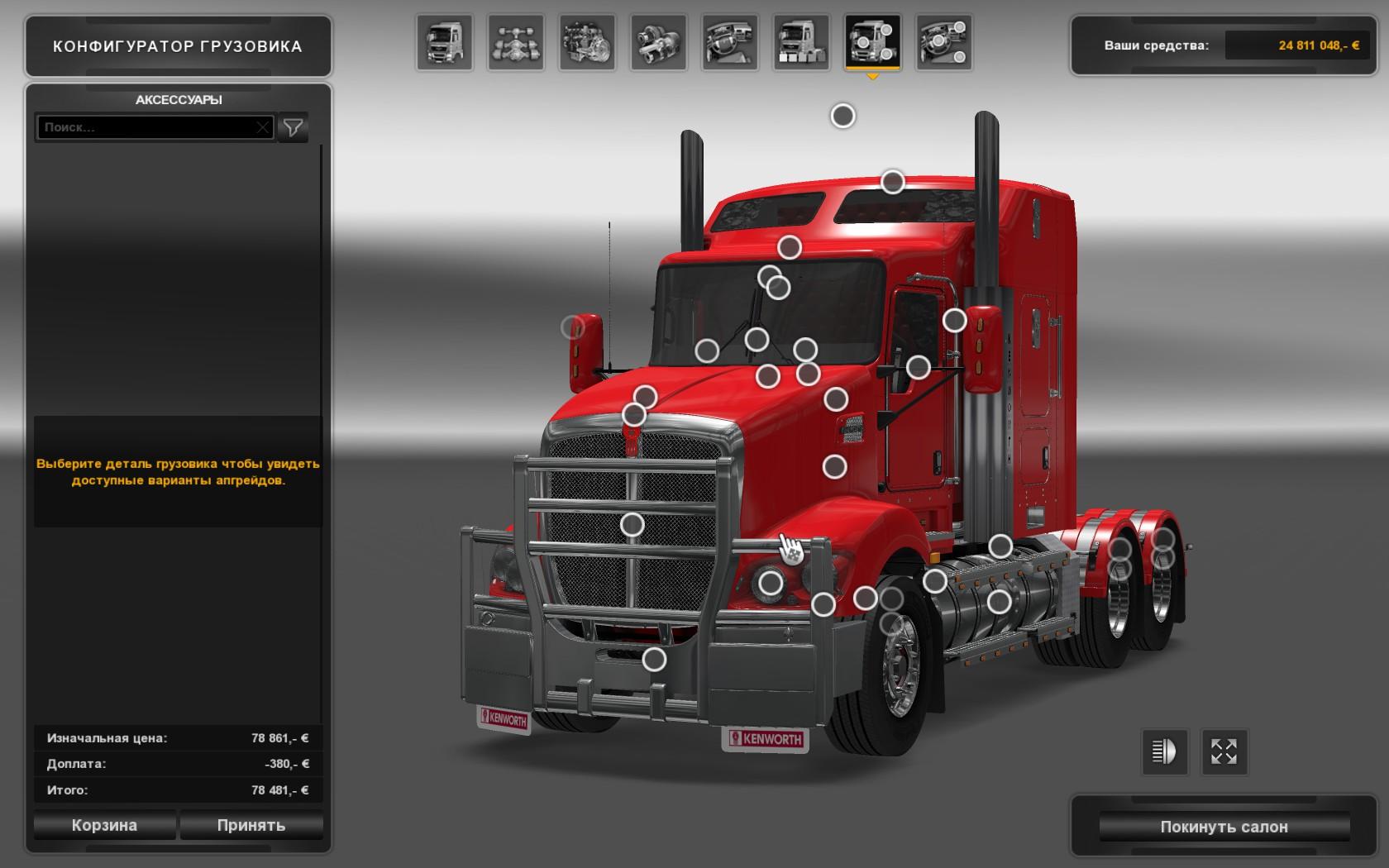Select the exterior accessories tab
Screen dimensions: 1389x868
[x=872, y=42]
